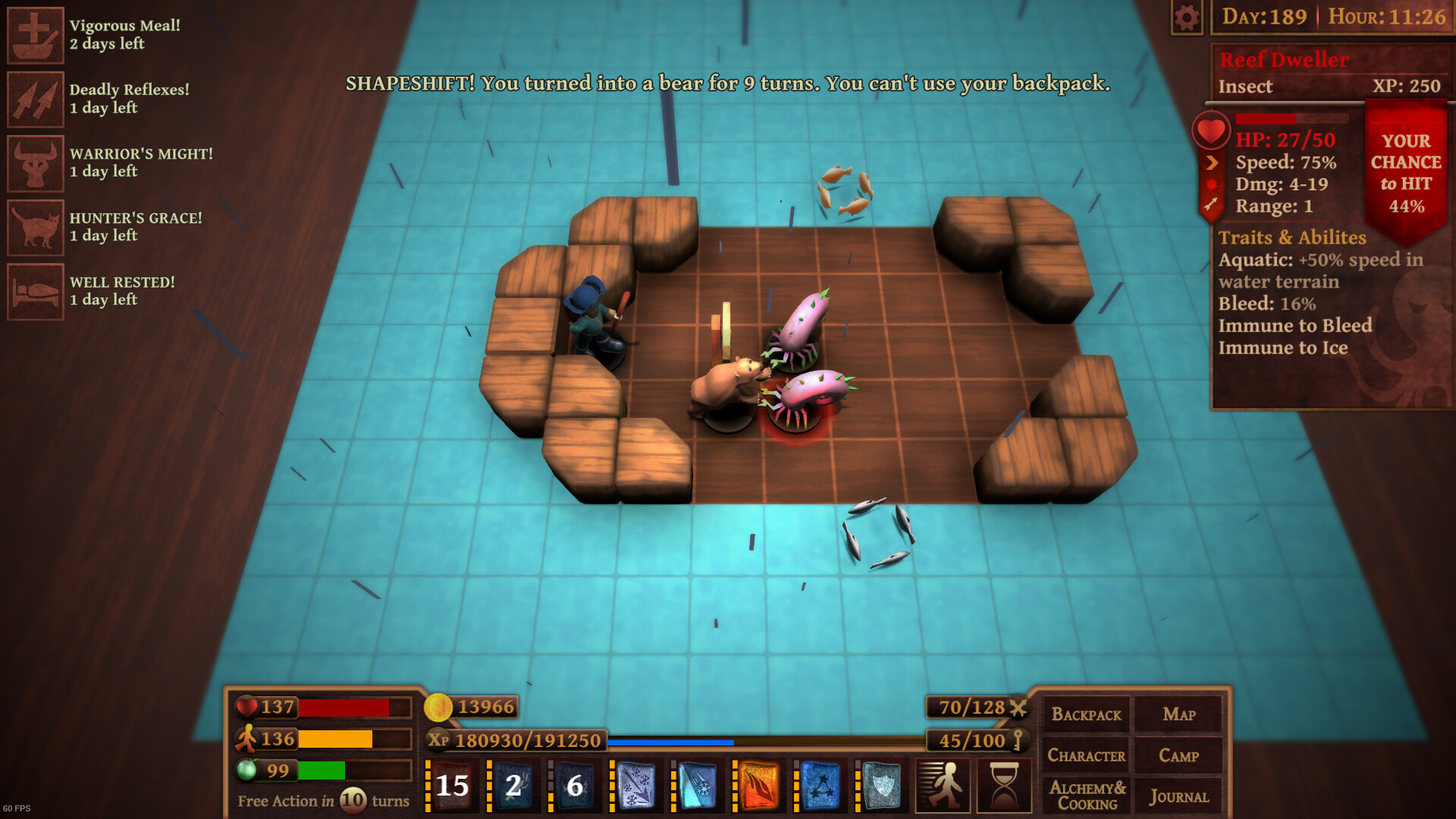Open the Map
This screenshot has height=819, width=1456.
[x=1179, y=714]
